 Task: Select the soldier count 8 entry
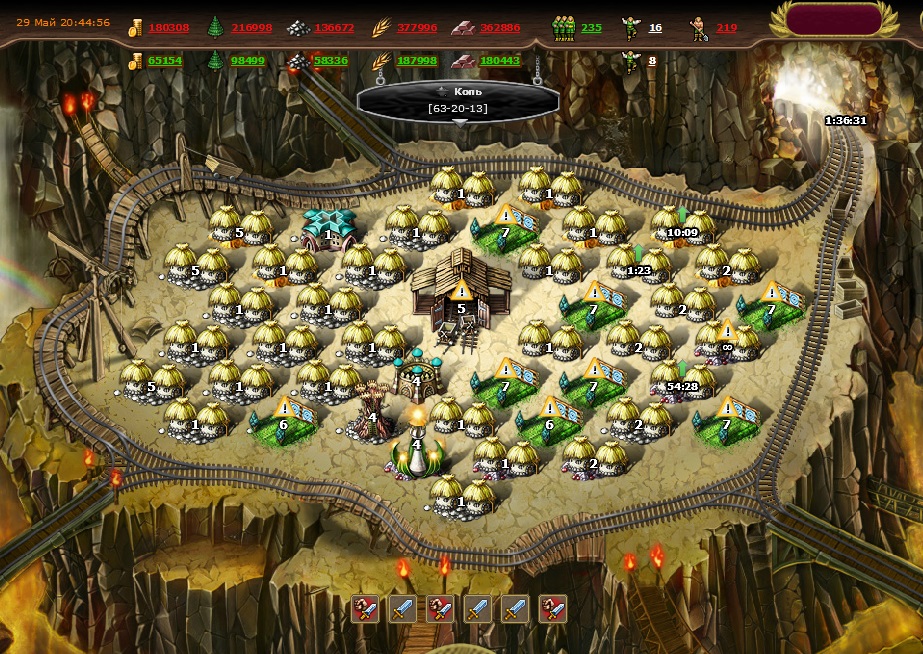[652, 61]
